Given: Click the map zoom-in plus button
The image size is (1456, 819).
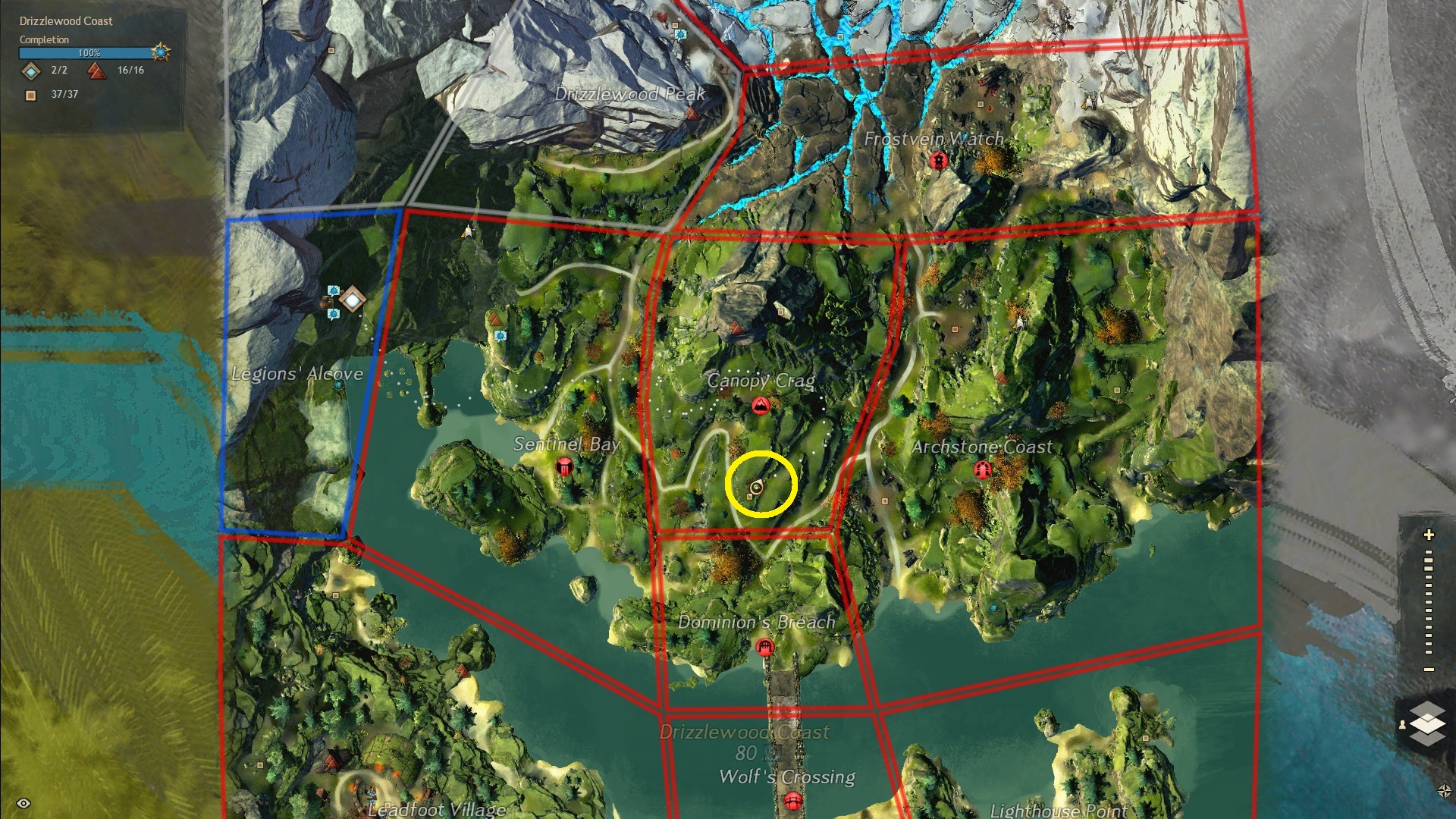Looking at the screenshot, I should (1429, 535).
